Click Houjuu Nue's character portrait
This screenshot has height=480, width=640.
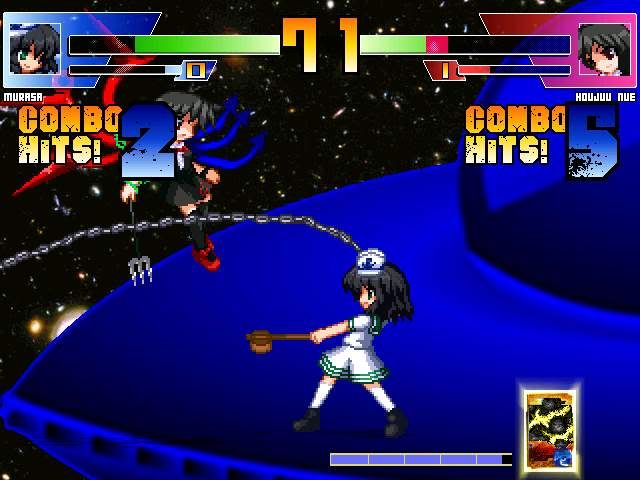tap(604, 48)
